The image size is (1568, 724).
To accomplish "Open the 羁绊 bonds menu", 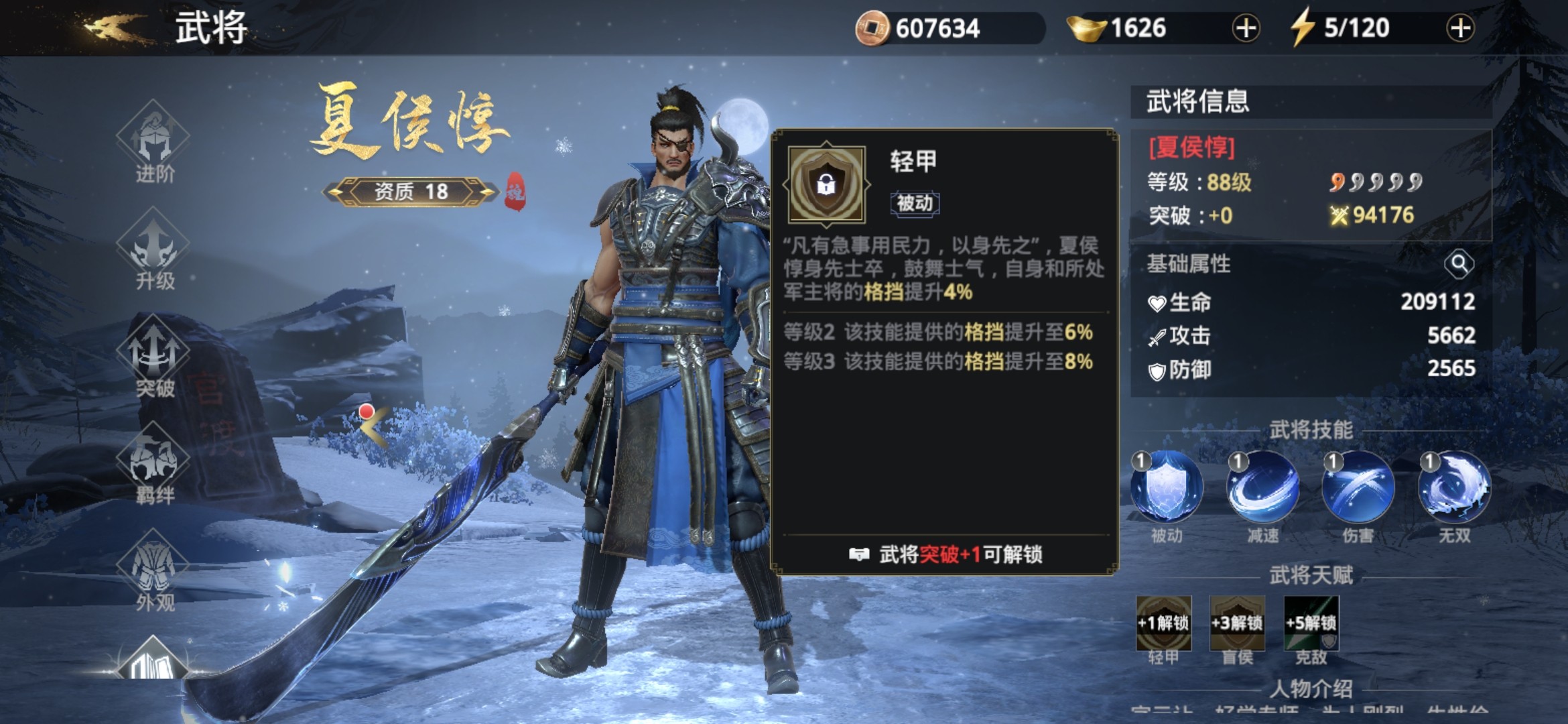I will [x=153, y=463].
